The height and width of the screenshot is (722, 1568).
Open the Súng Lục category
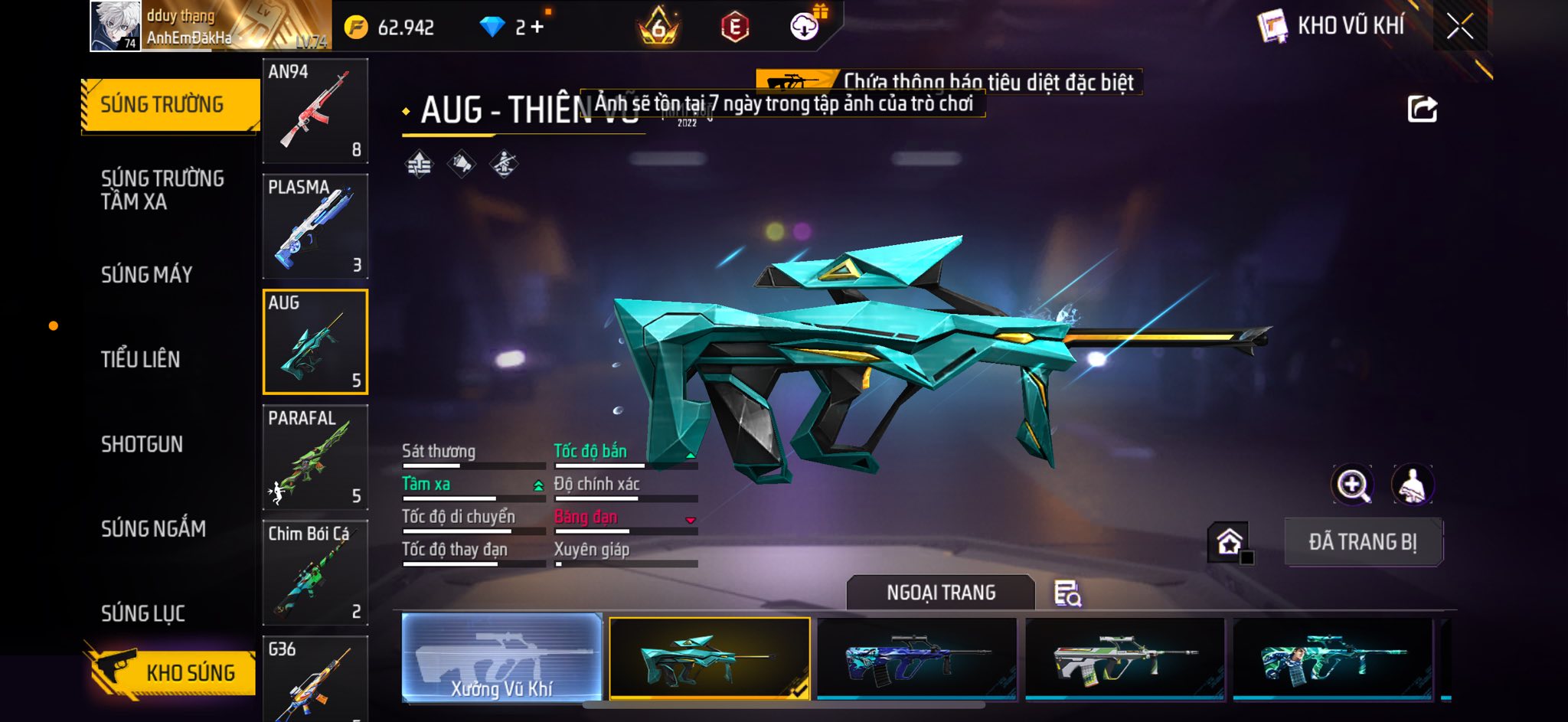pos(143,613)
